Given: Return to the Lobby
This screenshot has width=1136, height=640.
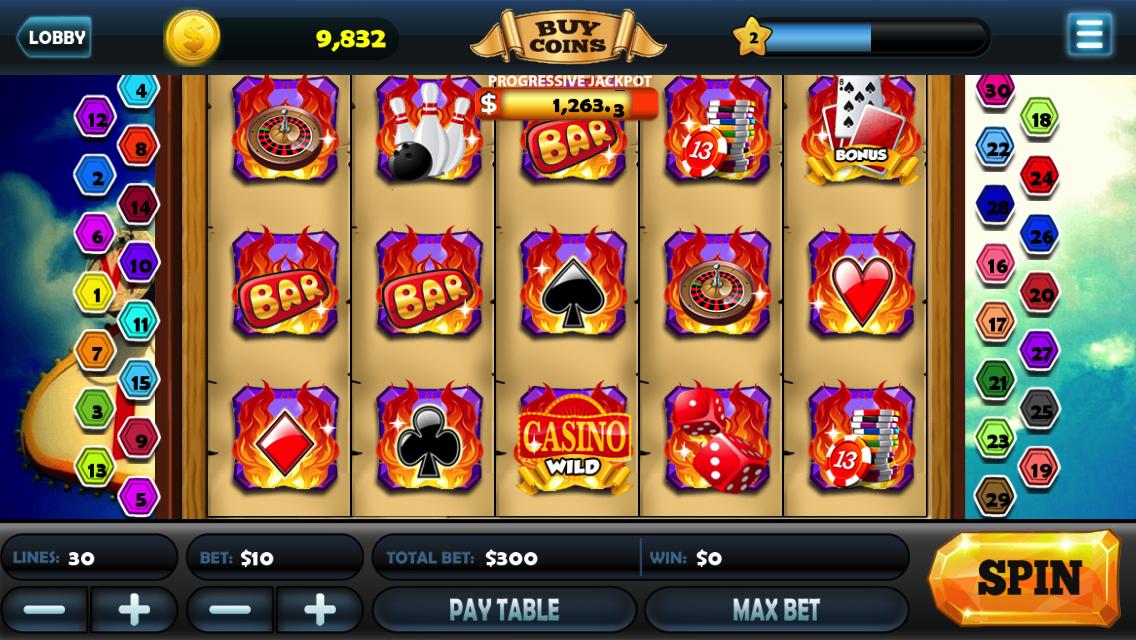Looking at the screenshot, I should click(54, 38).
